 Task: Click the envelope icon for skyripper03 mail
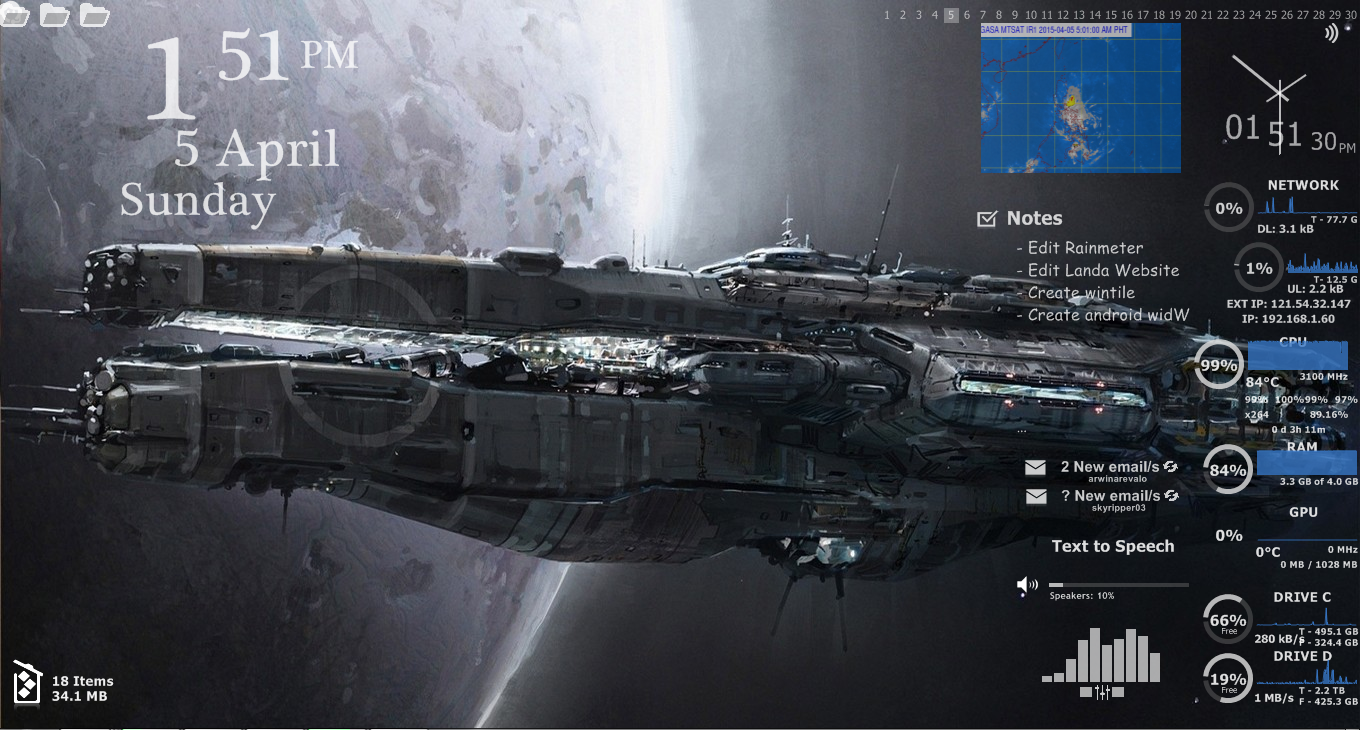coord(1036,496)
